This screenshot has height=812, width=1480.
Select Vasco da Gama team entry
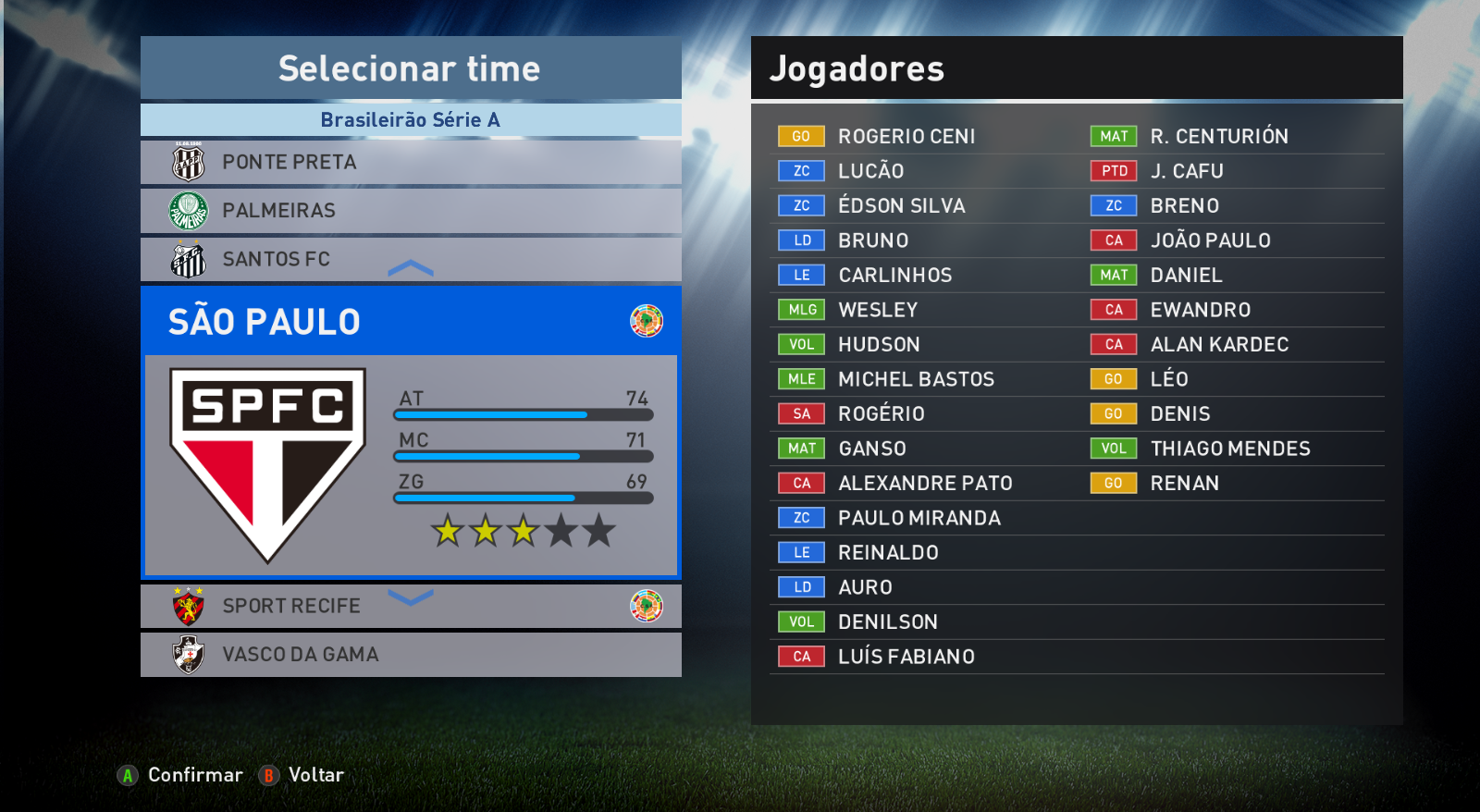point(410,655)
